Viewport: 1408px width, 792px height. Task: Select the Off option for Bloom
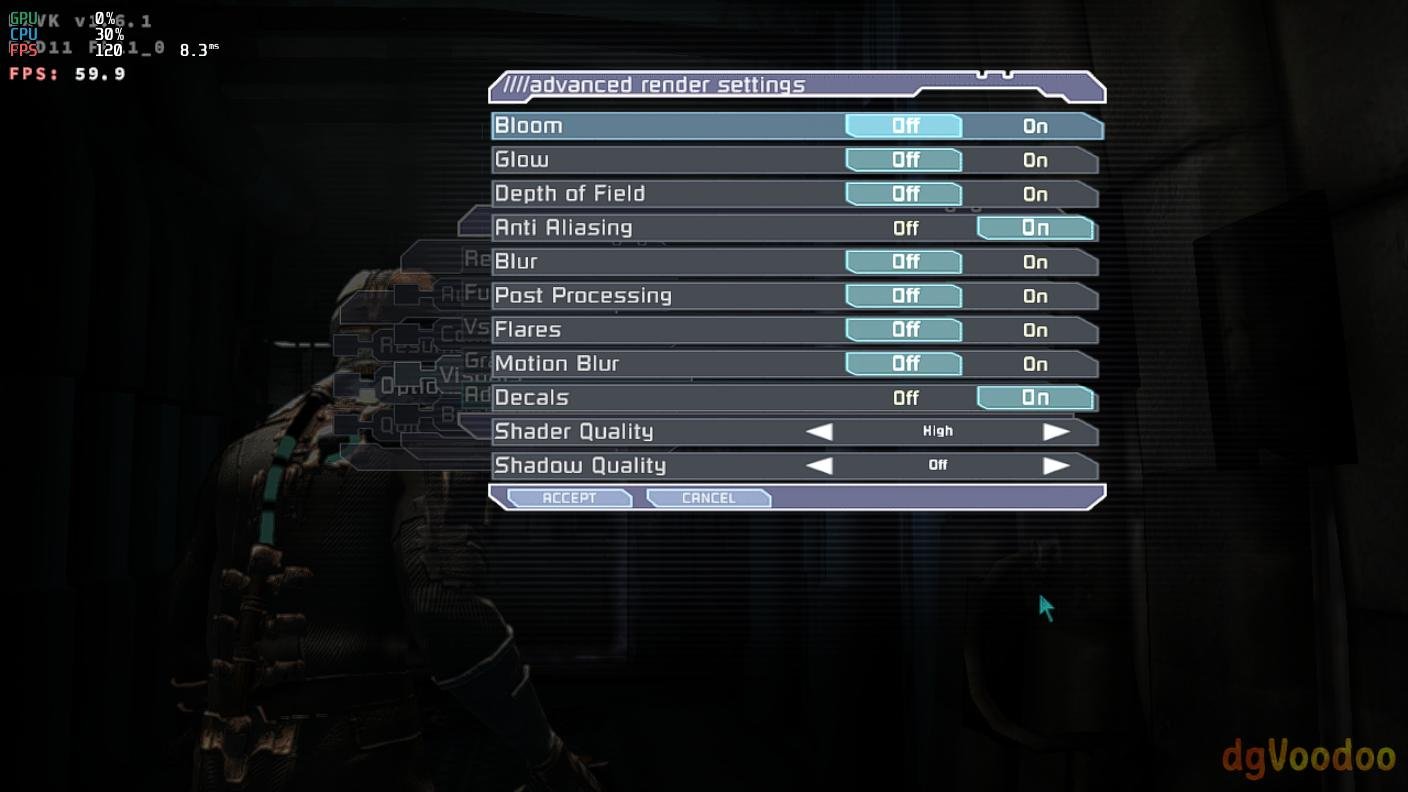[904, 126]
